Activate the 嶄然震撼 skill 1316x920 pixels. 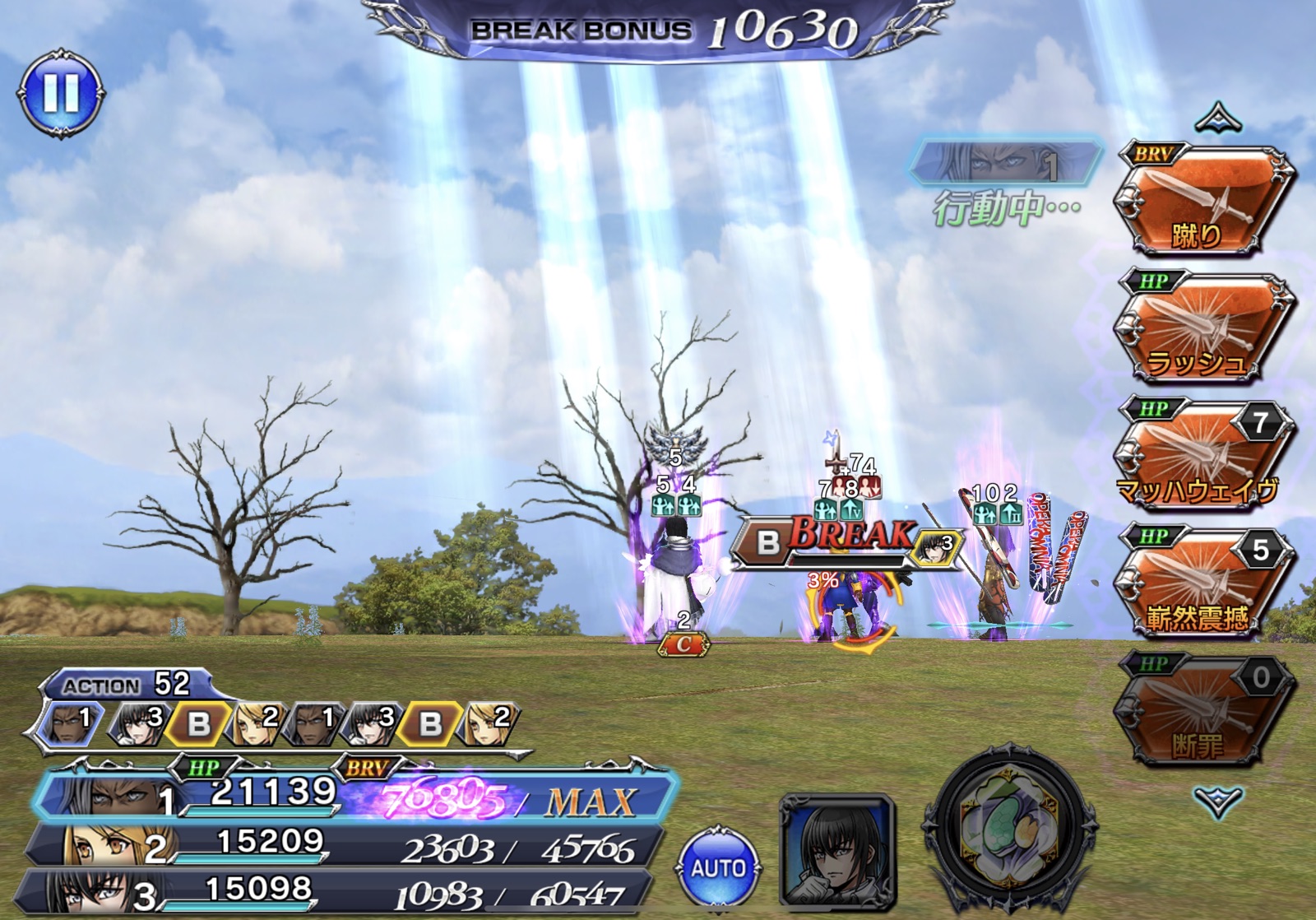1202,584
